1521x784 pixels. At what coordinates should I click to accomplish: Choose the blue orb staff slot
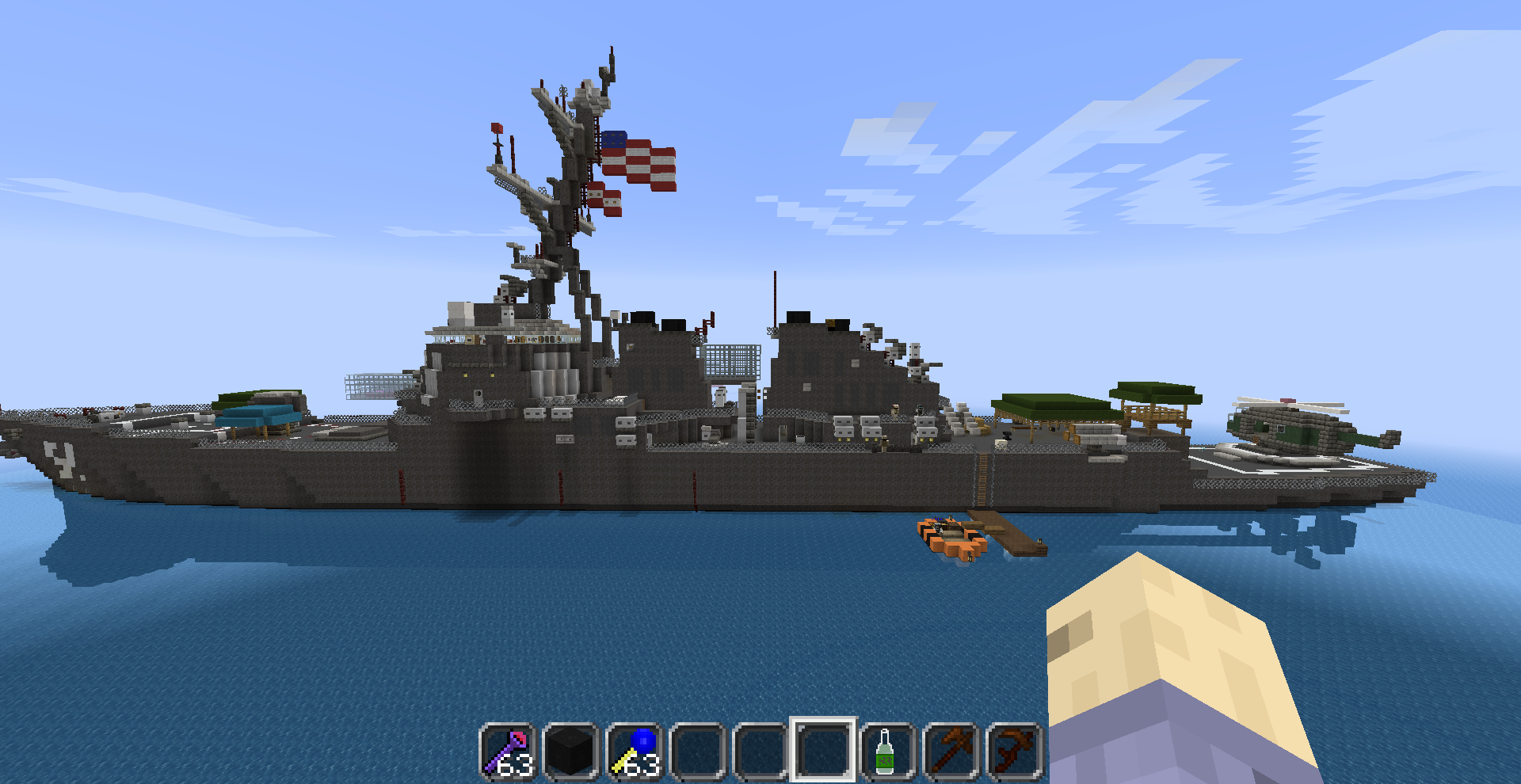635,750
